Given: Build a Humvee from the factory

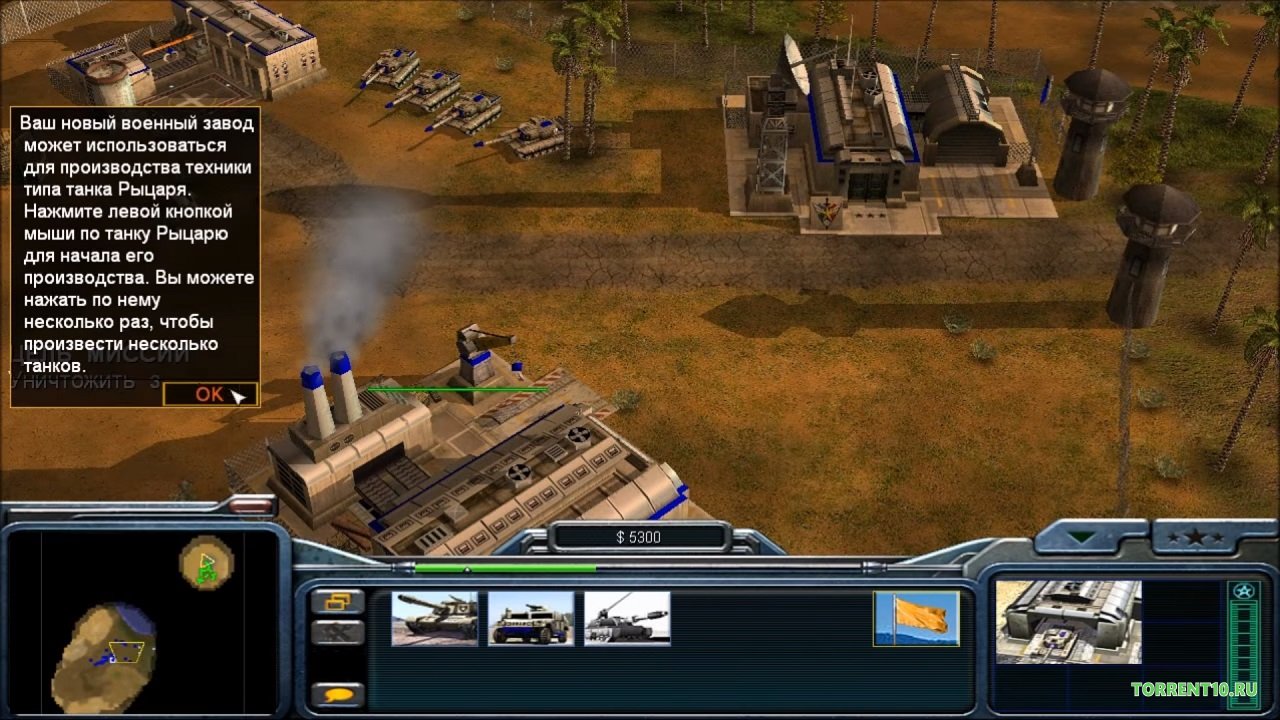Looking at the screenshot, I should (x=531, y=618).
